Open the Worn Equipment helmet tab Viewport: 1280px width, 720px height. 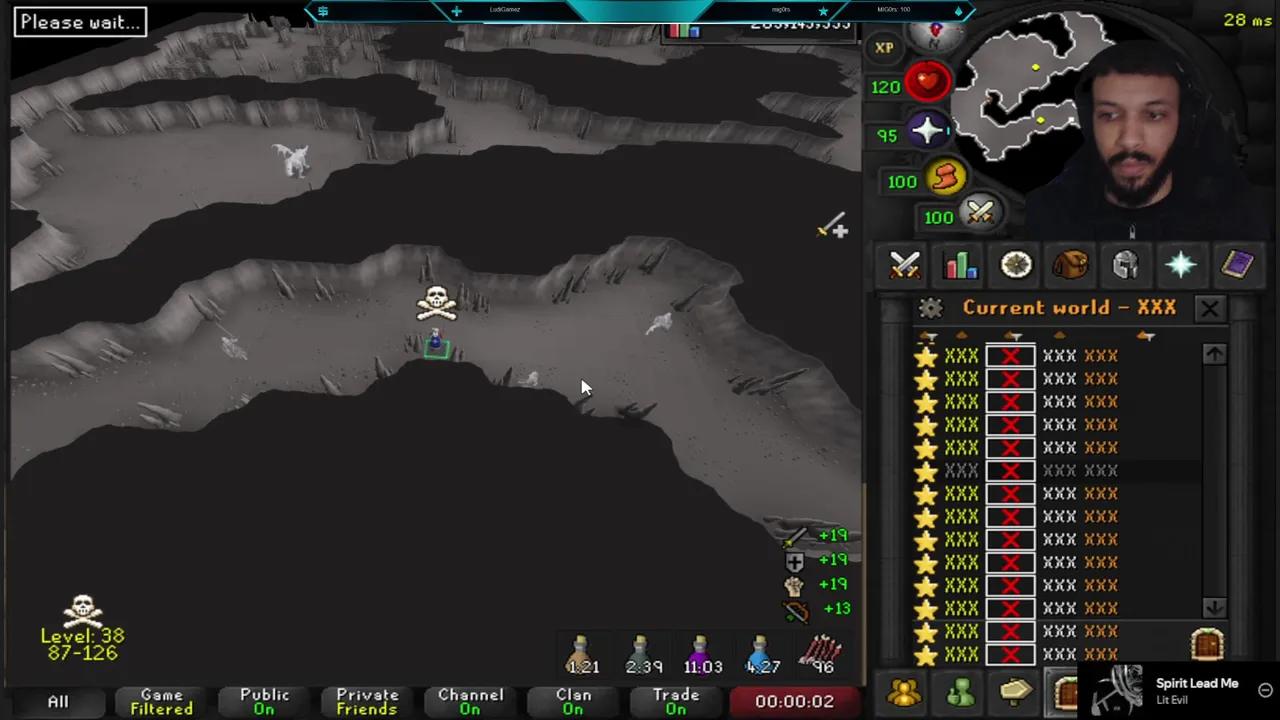[x=1125, y=264]
